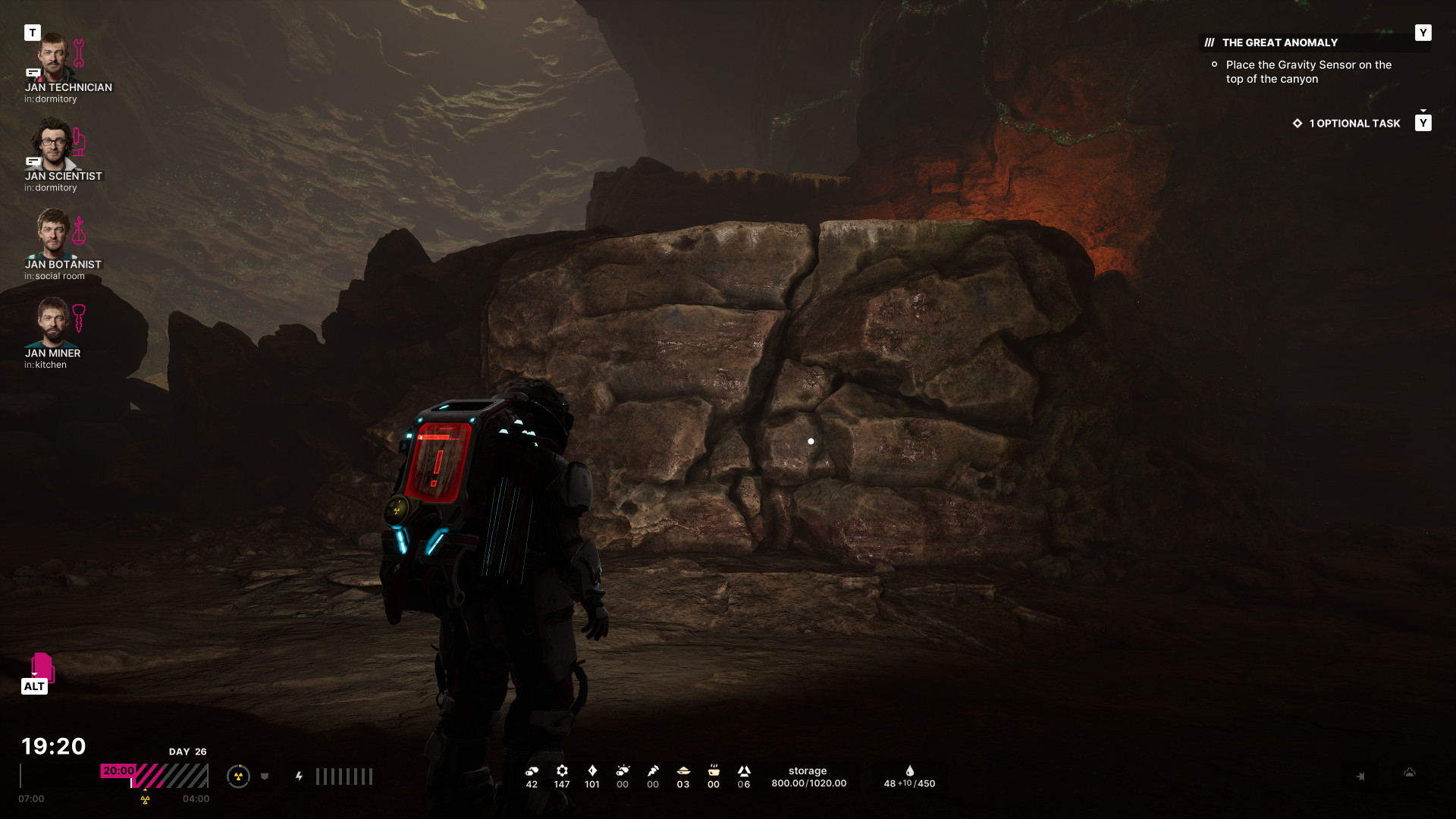Select Jan Scientist's portrait
This screenshot has height=819, width=1456.
coord(53,145)
